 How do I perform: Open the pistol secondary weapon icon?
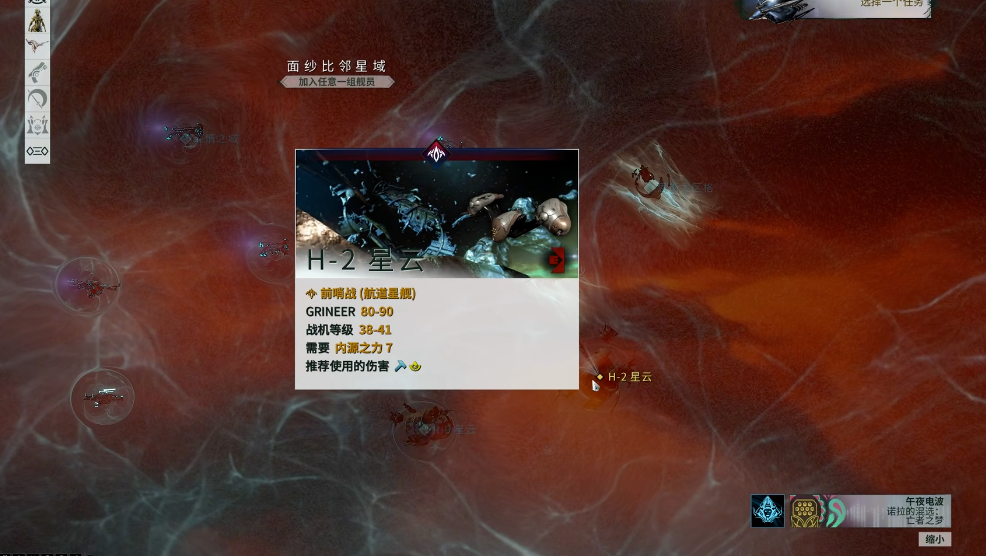37,72
